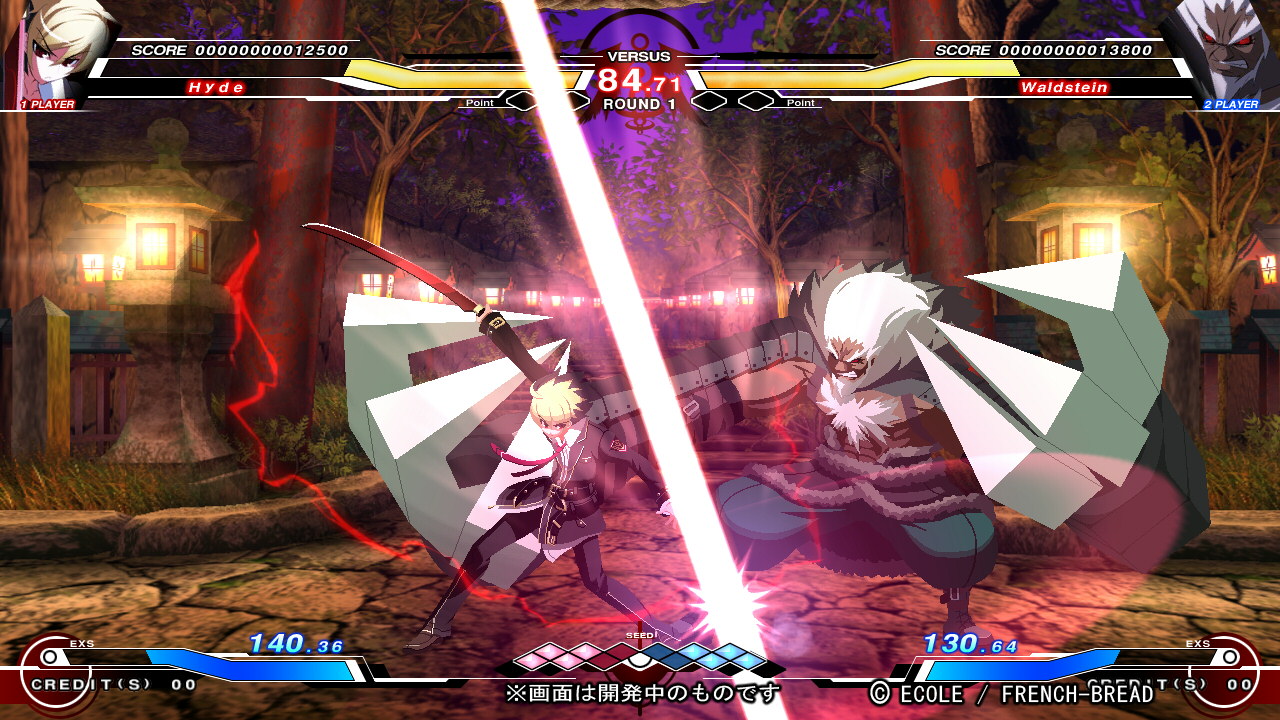The image size is (1280, 720).
Task: Click Waldstein's character portrait
Action: (1225, 50)
